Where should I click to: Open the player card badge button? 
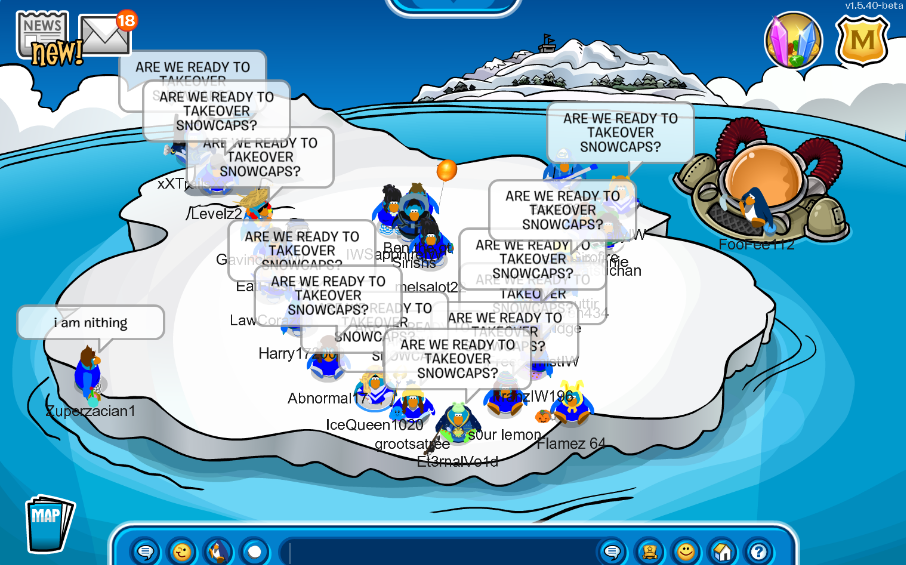[649, 551]
